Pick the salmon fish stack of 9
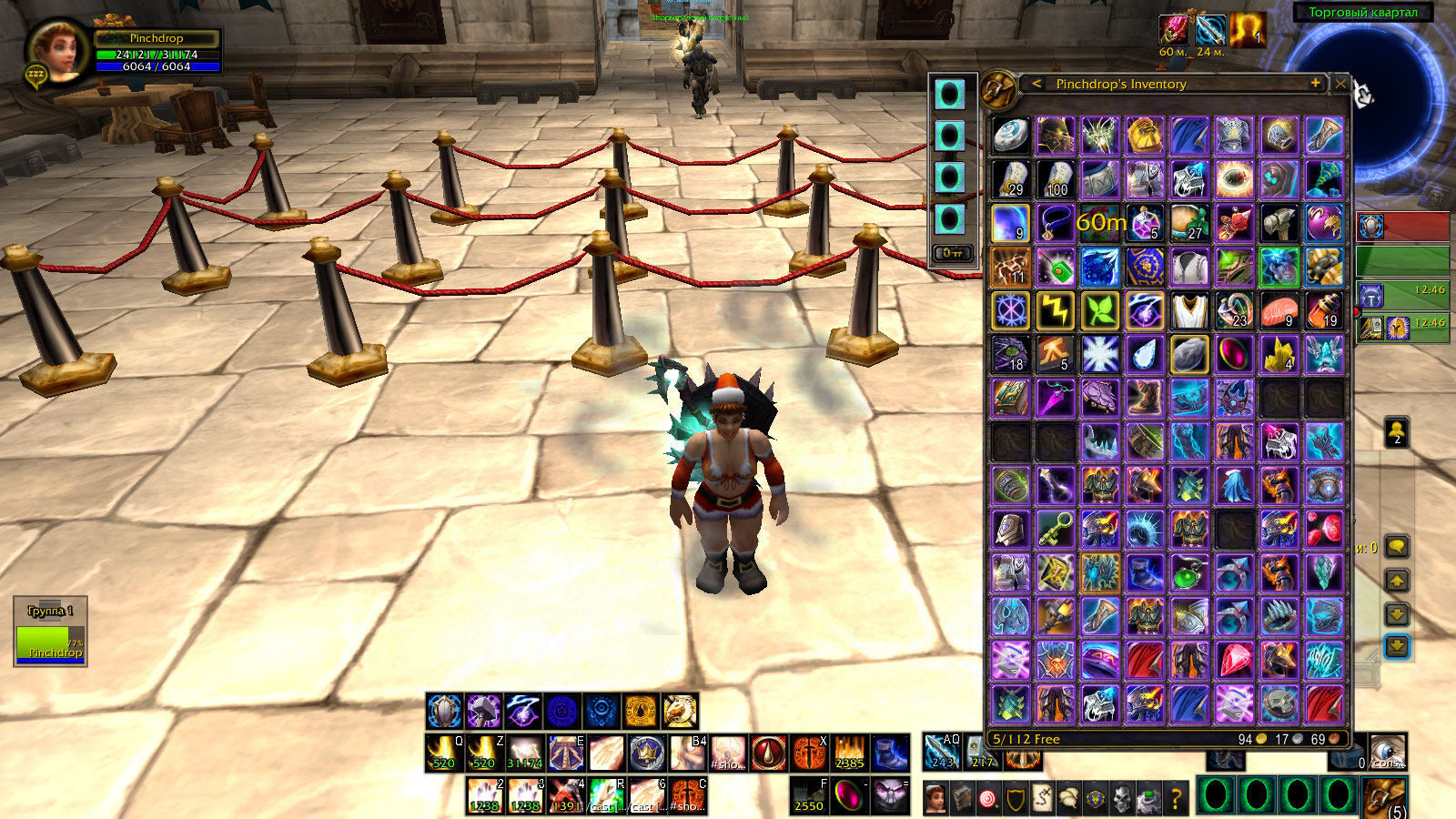 click(1279, 311)
